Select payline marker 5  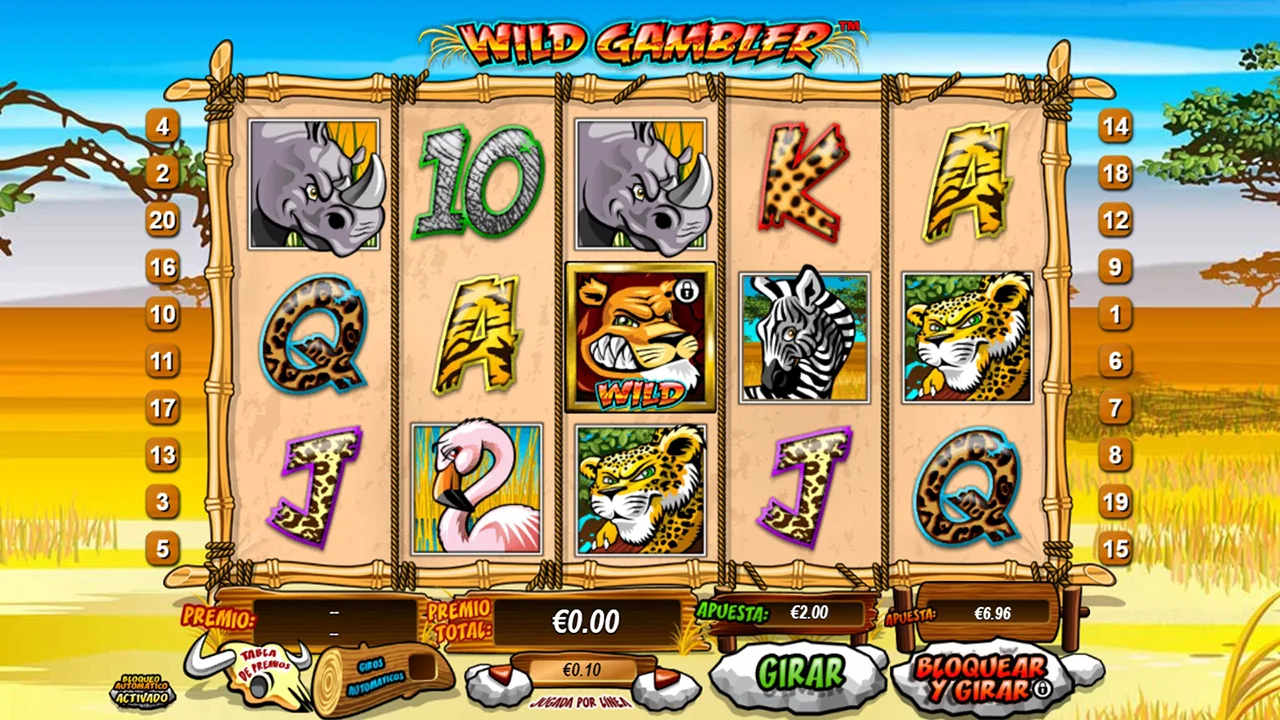click(163, 548)
